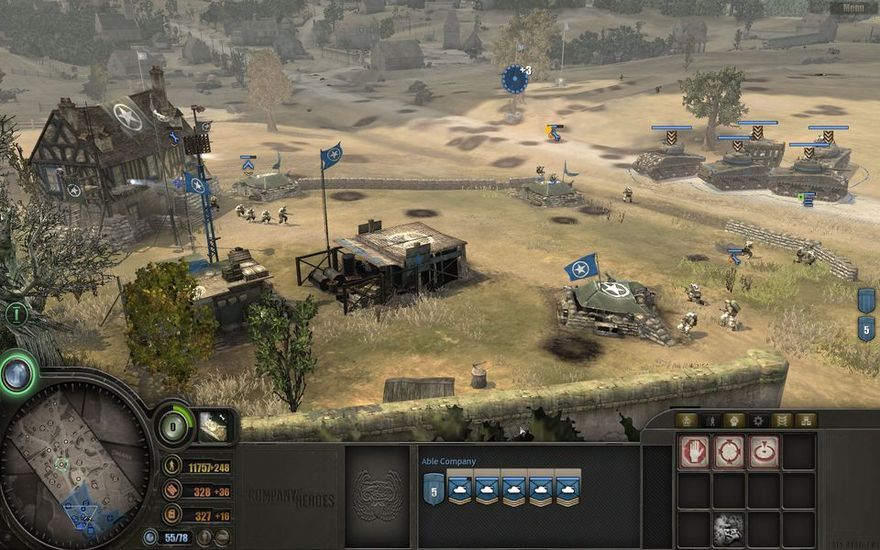Activate the Stop command hand icon
This screenshot has height=550, width=880.
point(694,452)
